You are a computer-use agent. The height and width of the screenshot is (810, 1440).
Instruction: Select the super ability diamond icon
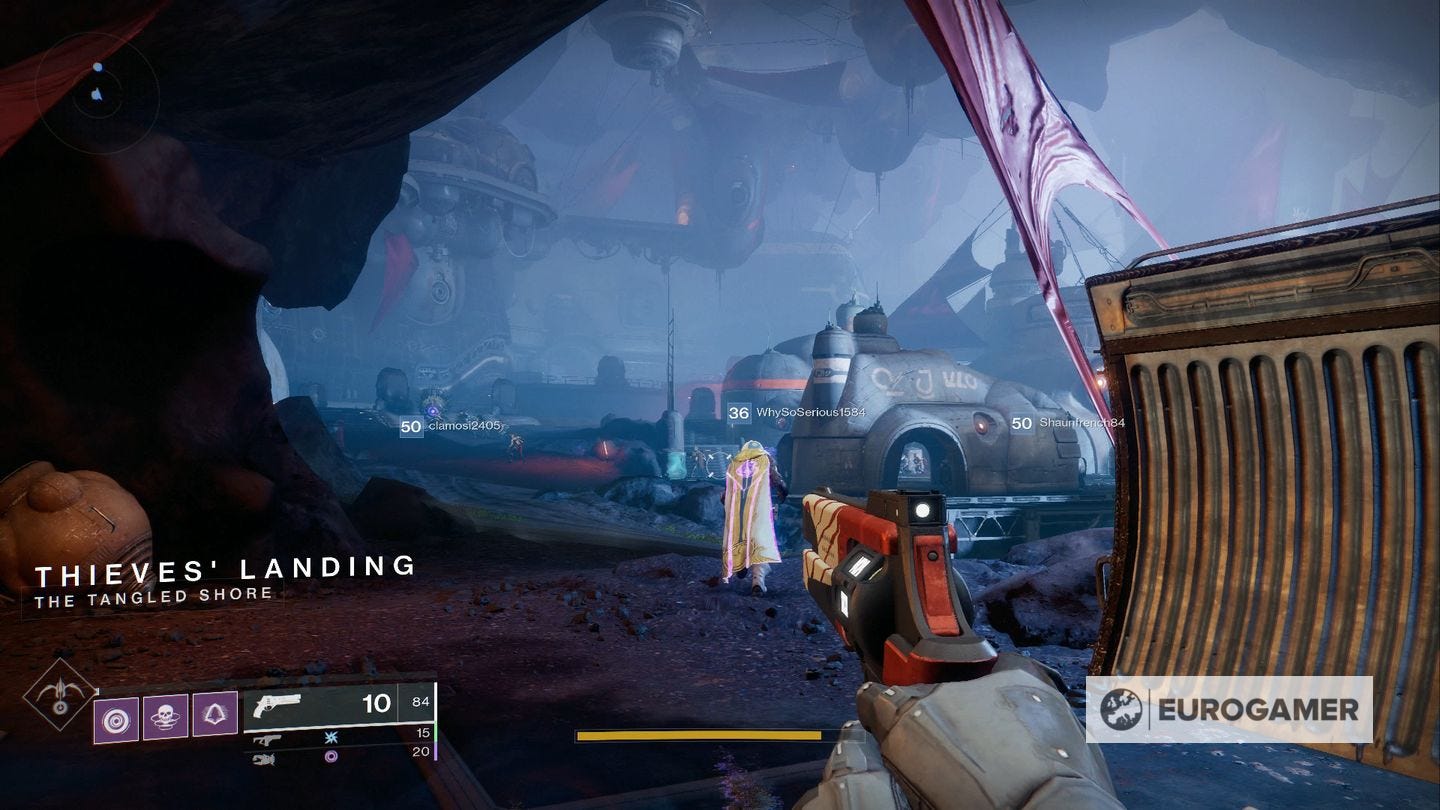click(x=60, y=695)
